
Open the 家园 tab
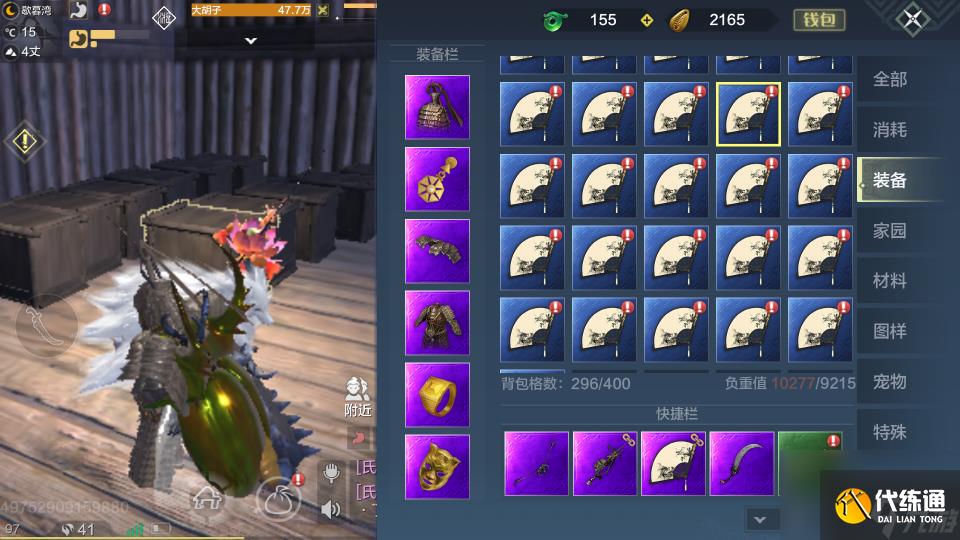pyautogui.click(x=889, y=231)
